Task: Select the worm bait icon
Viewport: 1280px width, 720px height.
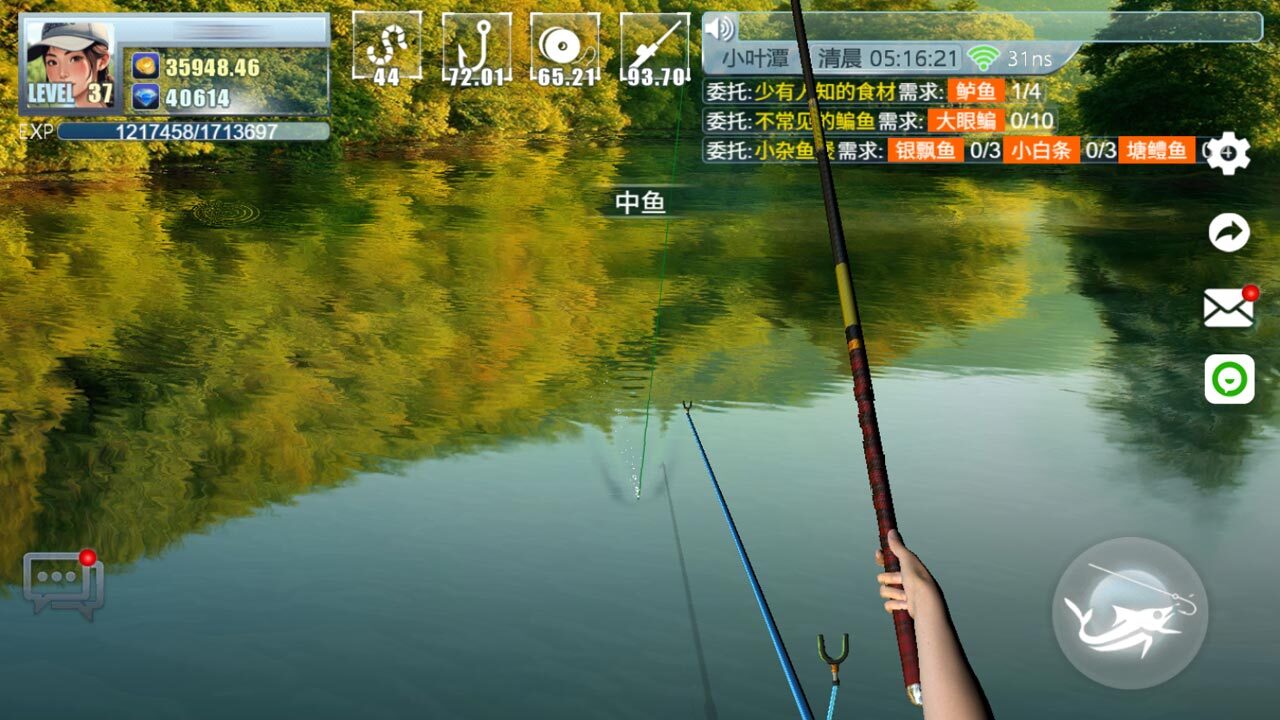Action: (386, 47)
